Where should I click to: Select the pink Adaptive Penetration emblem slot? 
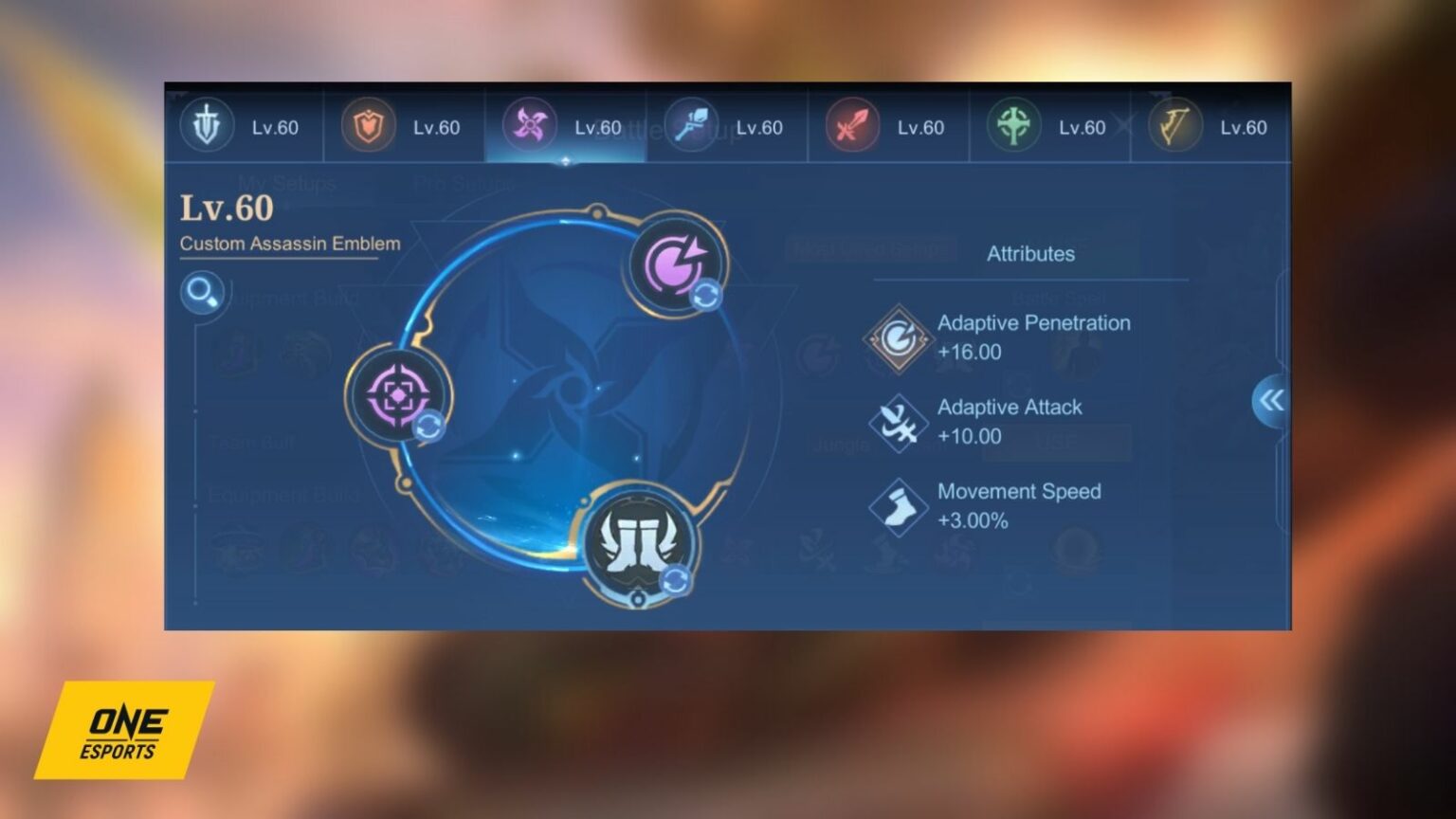coord(674,265)
